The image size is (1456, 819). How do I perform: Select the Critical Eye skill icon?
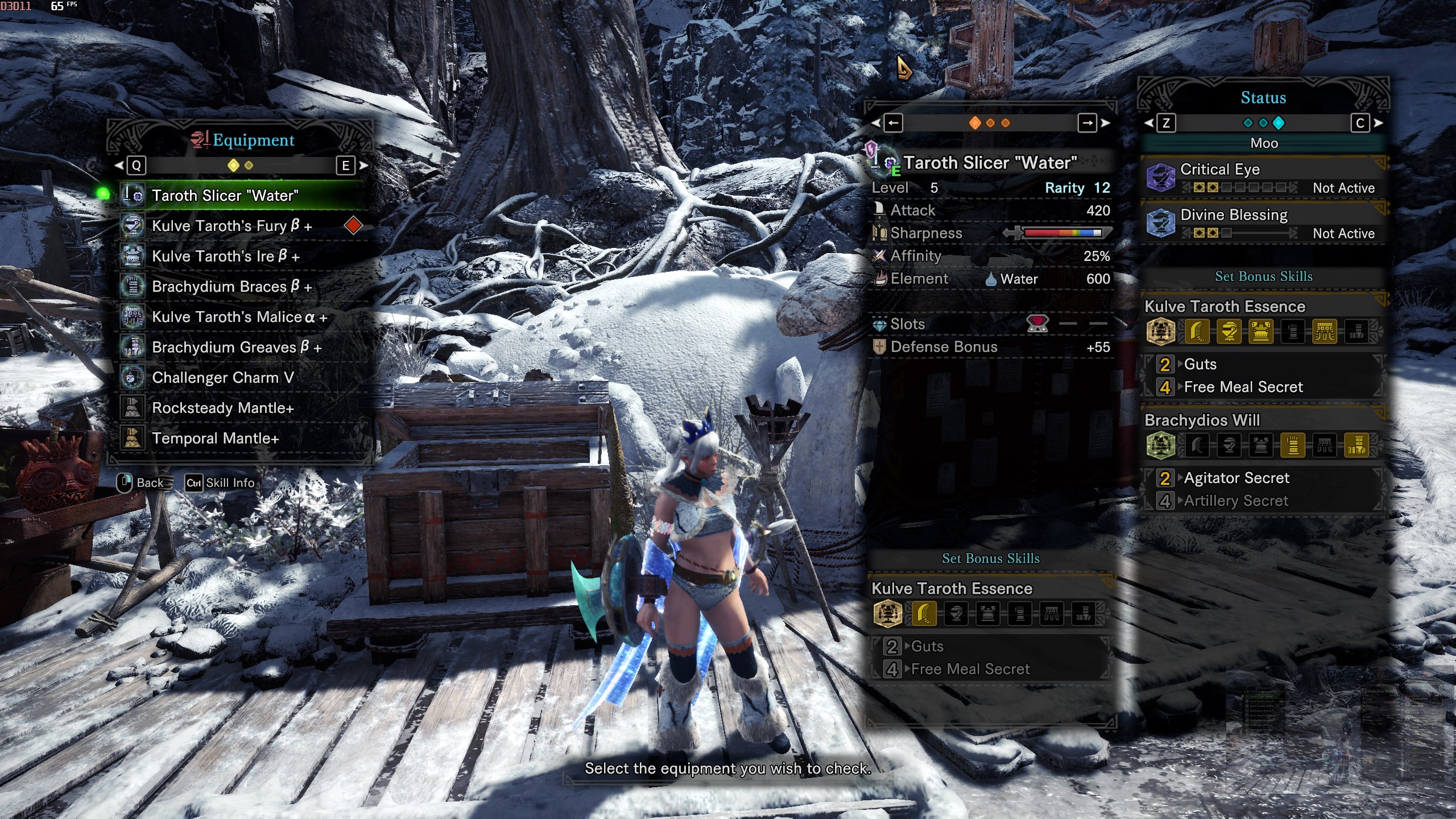click(x=1160, y=177)
